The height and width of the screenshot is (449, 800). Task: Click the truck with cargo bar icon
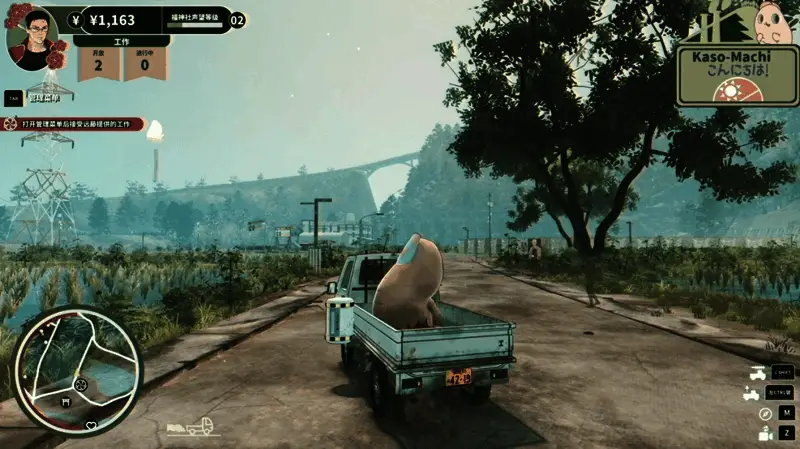(759, 373)
